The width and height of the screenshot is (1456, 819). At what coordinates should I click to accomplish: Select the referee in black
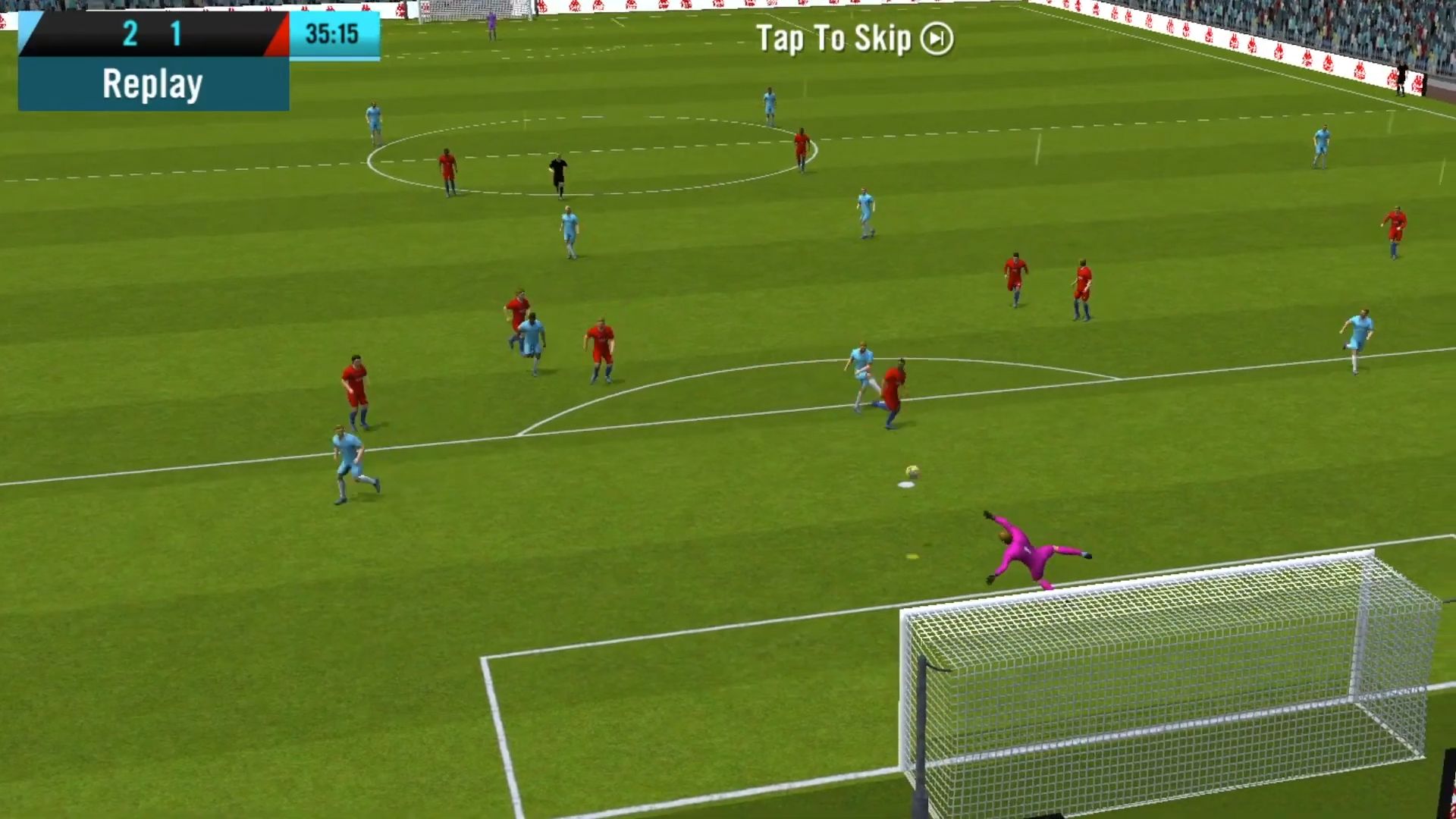[559, 176]
